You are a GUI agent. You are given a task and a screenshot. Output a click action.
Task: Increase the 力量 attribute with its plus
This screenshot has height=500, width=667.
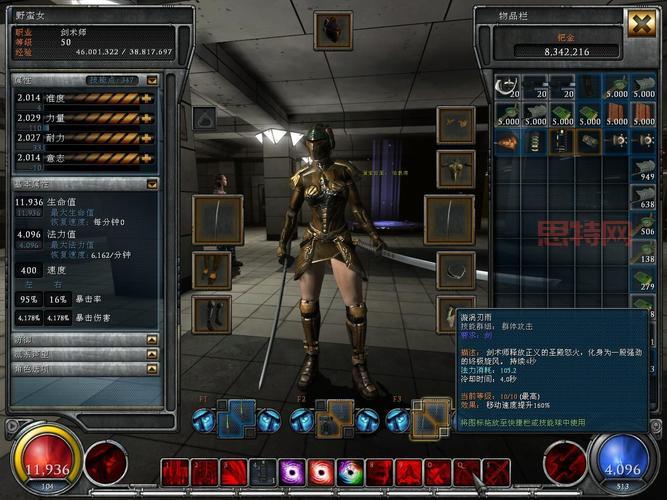[147, 118]
